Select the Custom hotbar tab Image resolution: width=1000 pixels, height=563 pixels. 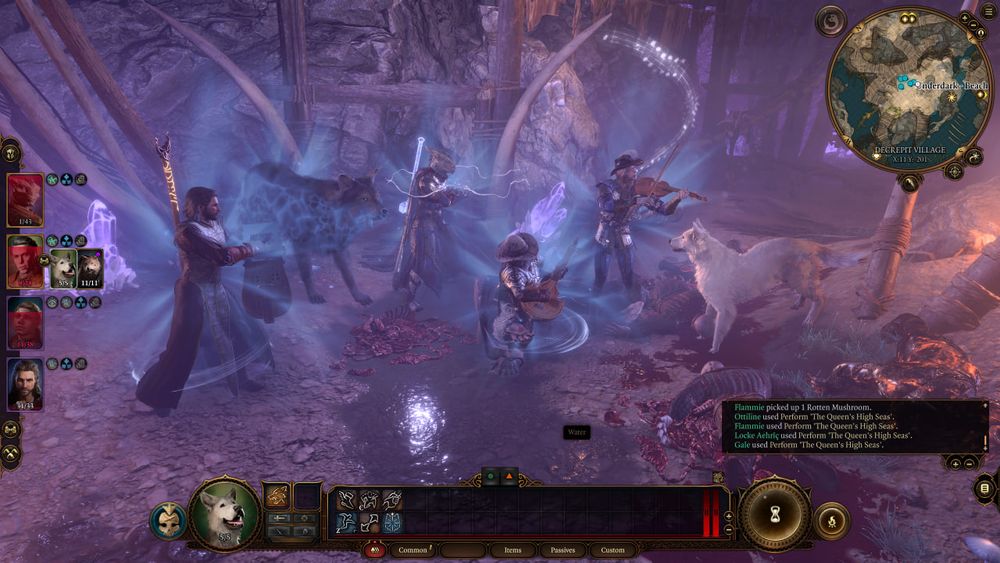click(613, 550)
